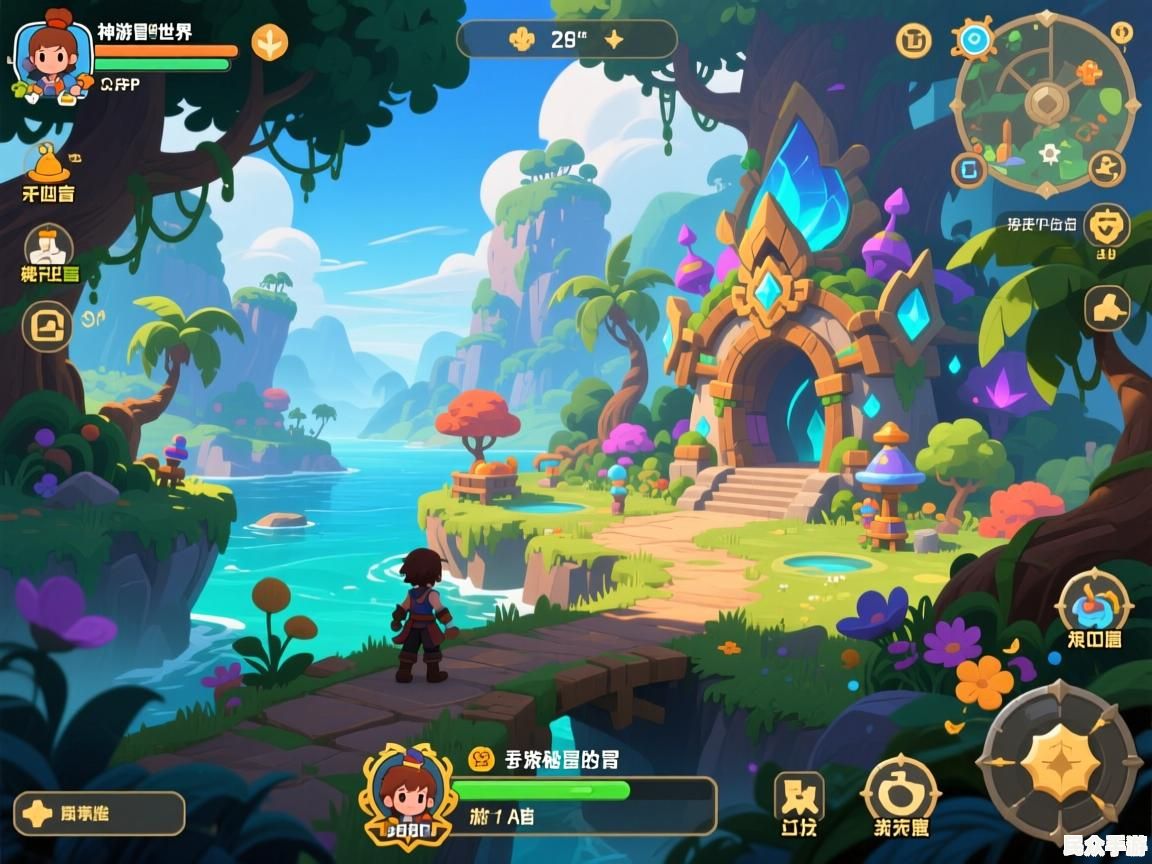Open the golden shield badge button
1152x864 pixels.
point(1107,226)
